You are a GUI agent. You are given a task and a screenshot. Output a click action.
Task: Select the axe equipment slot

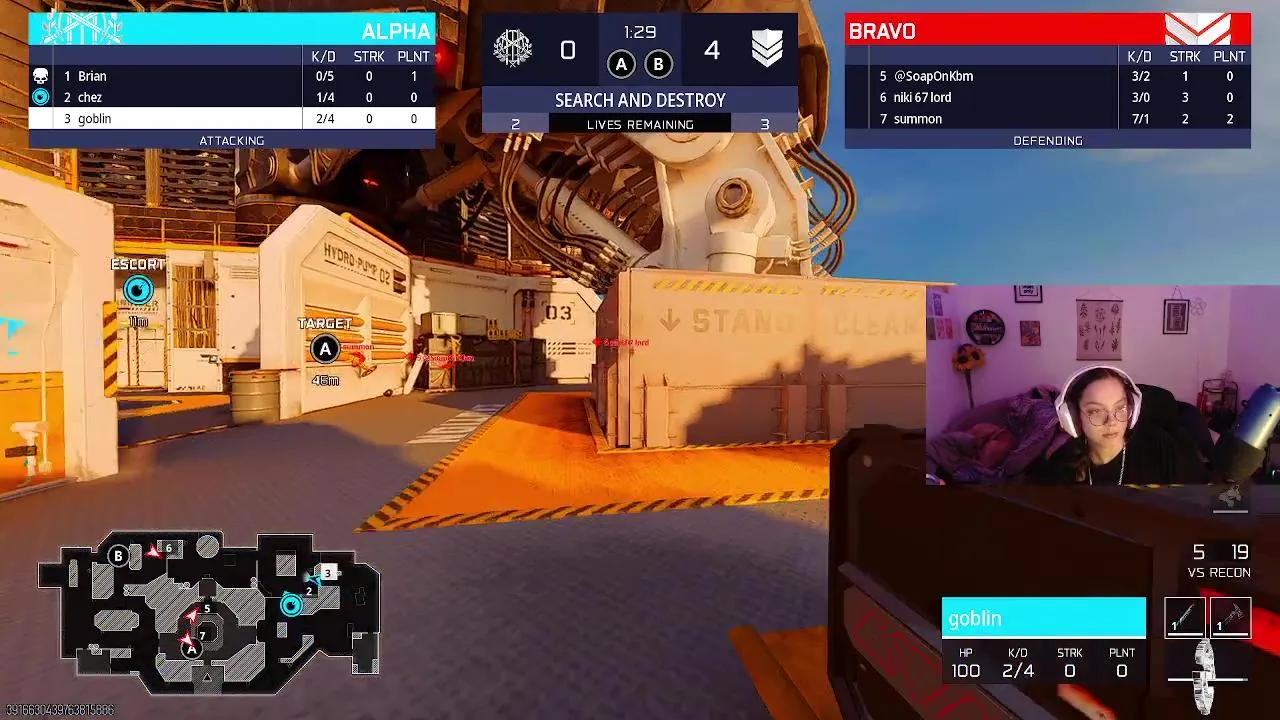point(1230,617)
